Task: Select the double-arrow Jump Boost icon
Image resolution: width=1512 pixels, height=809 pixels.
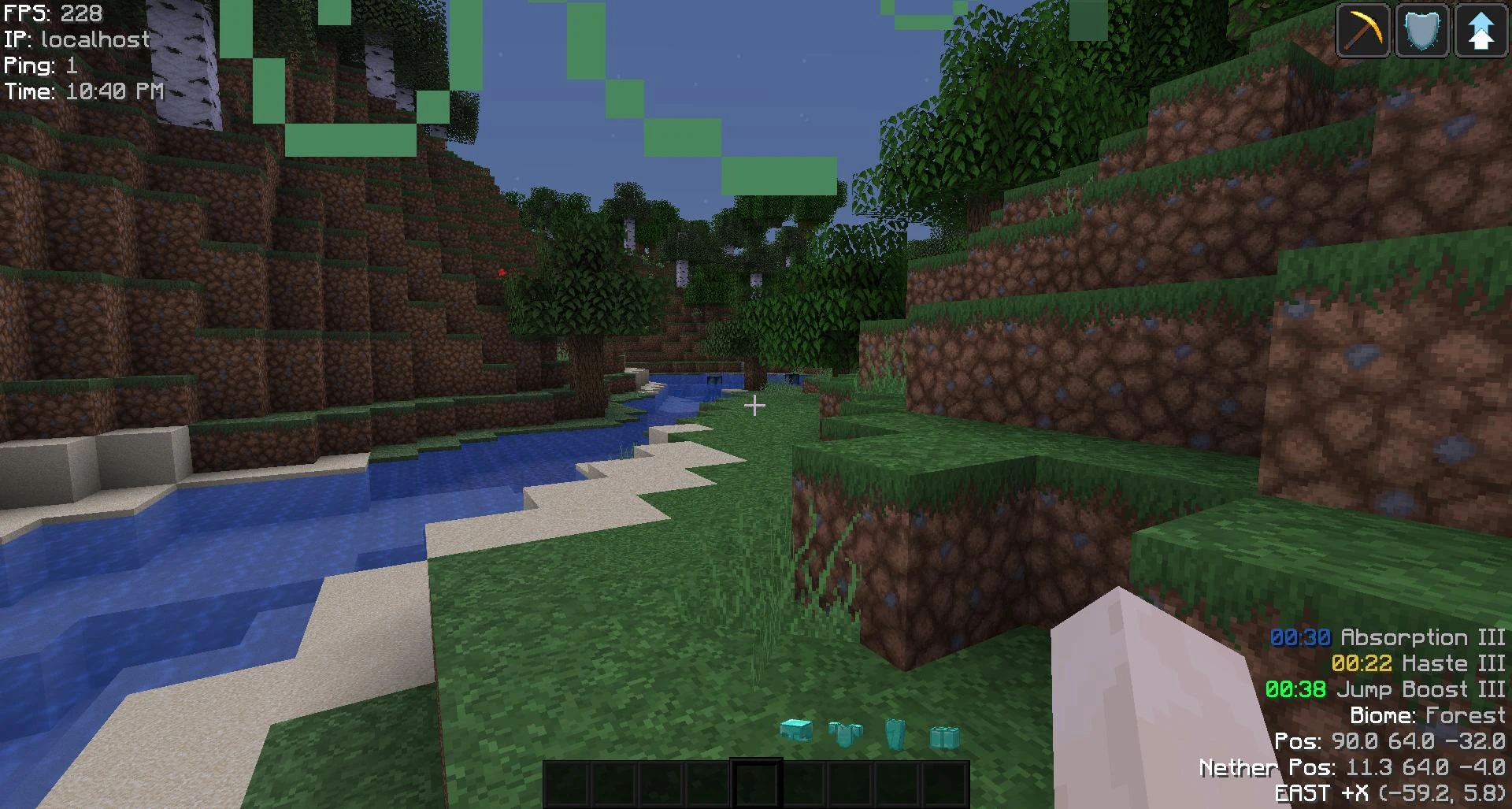Action: click(1481, 30)
